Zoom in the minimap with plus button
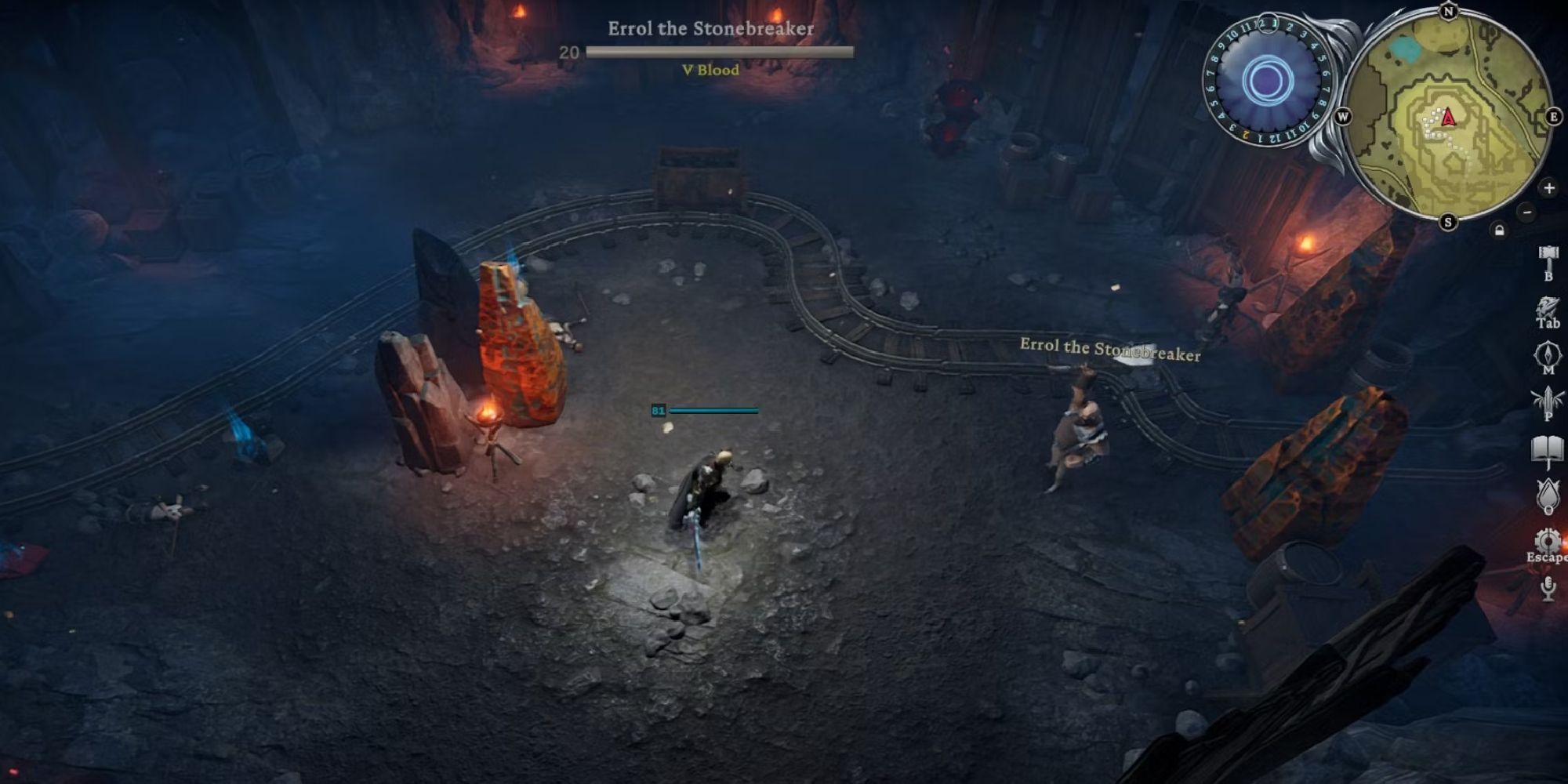 1549,188
